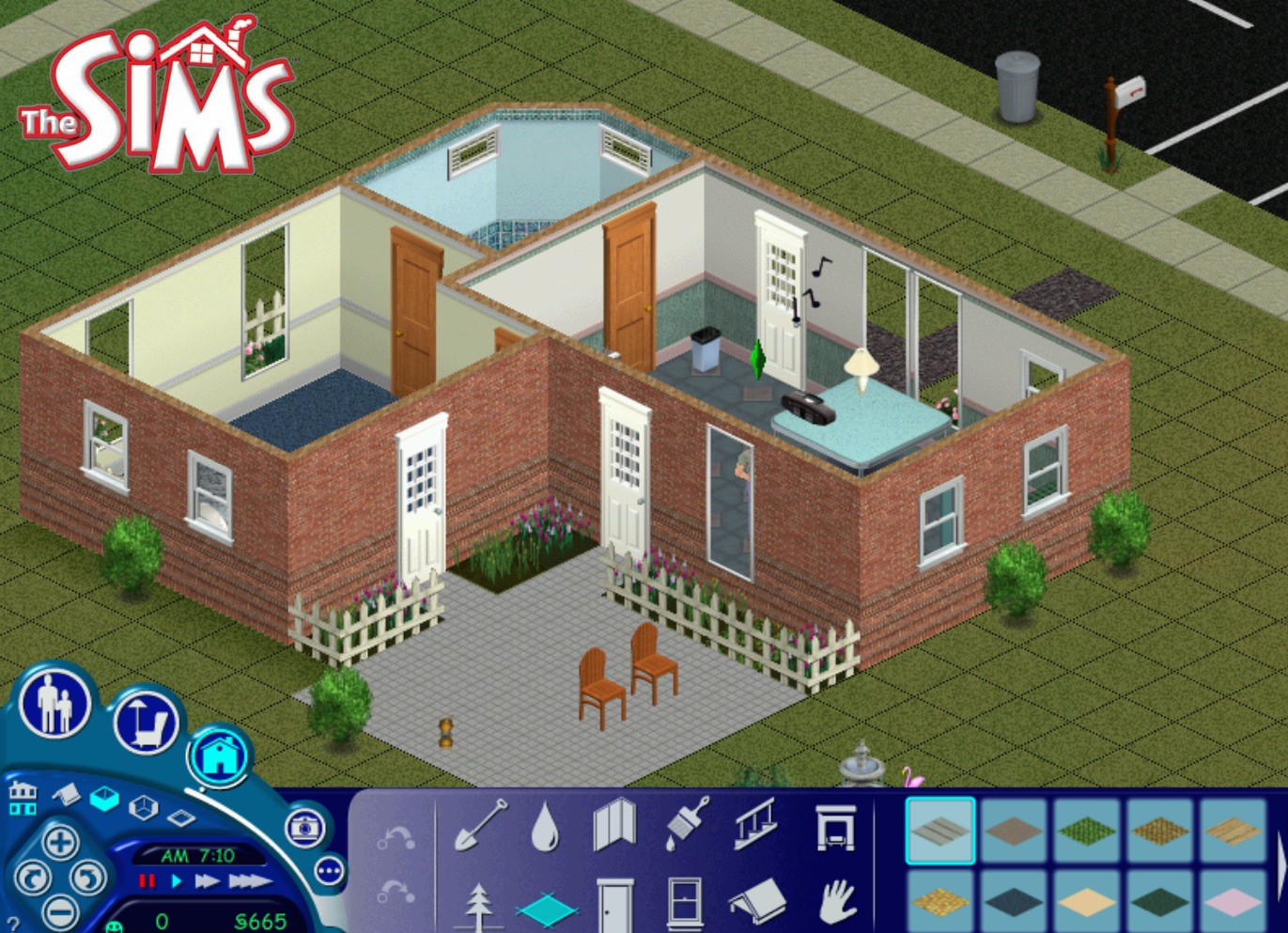Viewport: 1288px width, 933px height.
Task: Click the camera snapshot button
Action: (305, 828)
